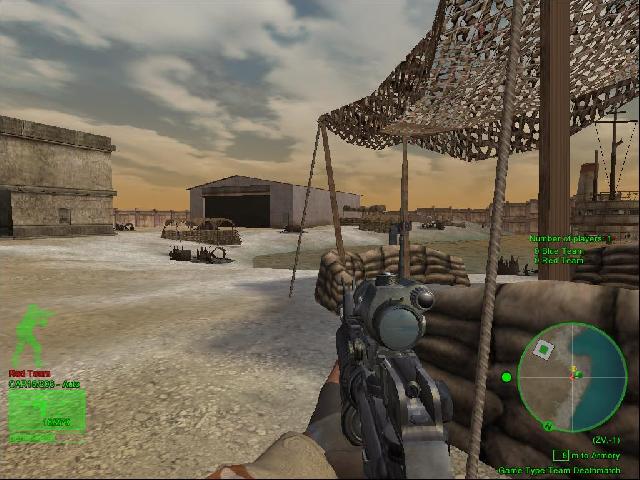Viewport: 640px width, 480px height.
Task: Click the green dot beside the minimap
Action: click(x=506, y=377)
